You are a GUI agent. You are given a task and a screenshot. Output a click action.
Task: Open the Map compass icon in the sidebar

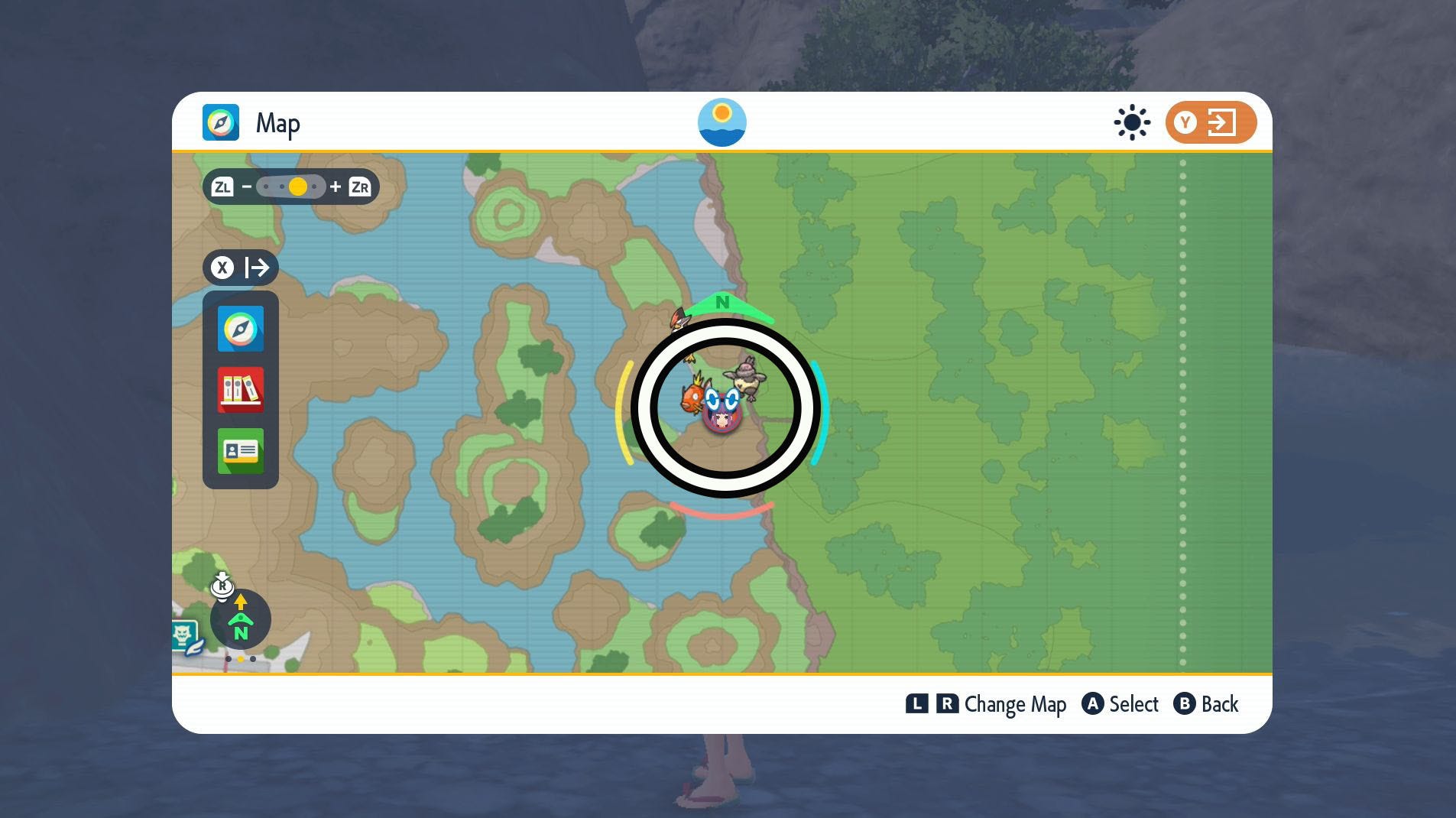(240, 328)
